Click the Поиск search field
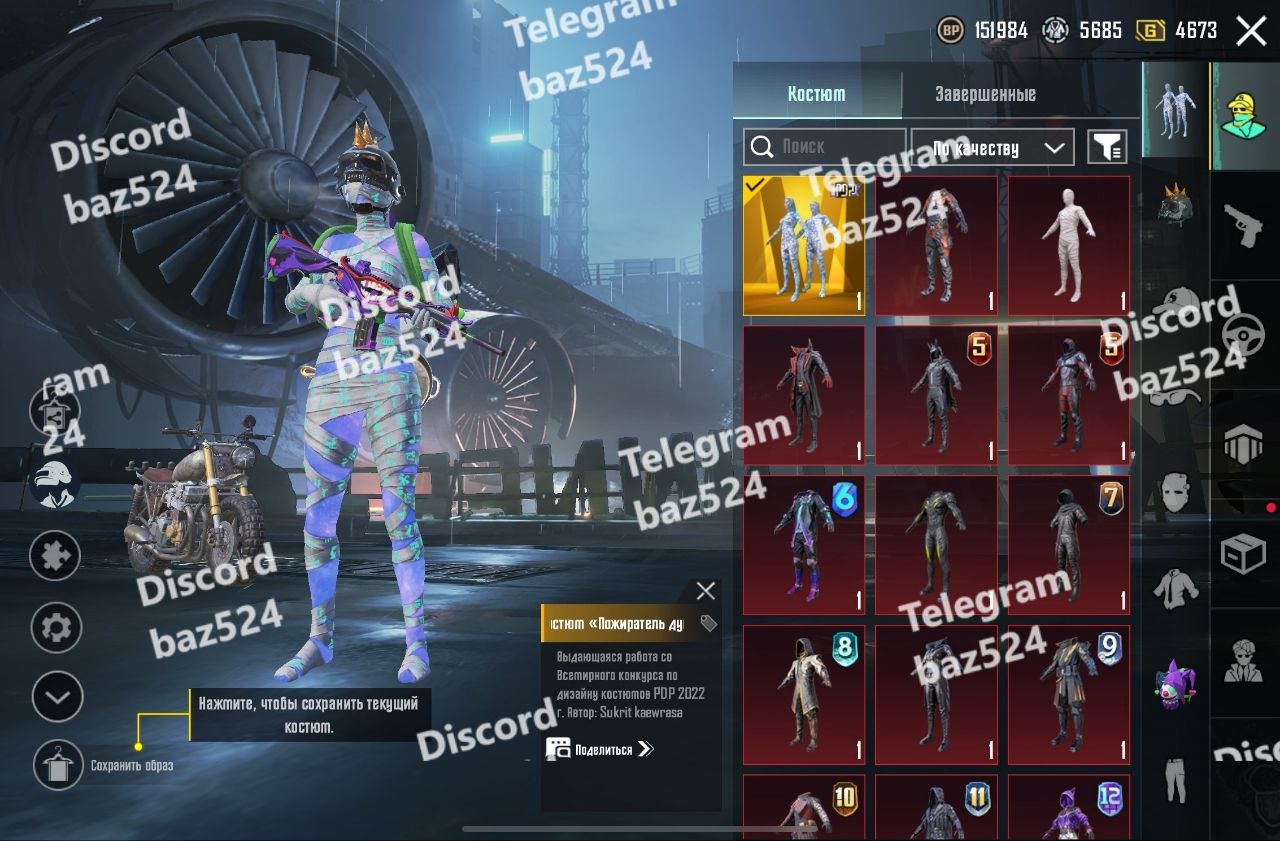Image resolution: width=1280 pixels, height=841 pixels. coord(824,147)
